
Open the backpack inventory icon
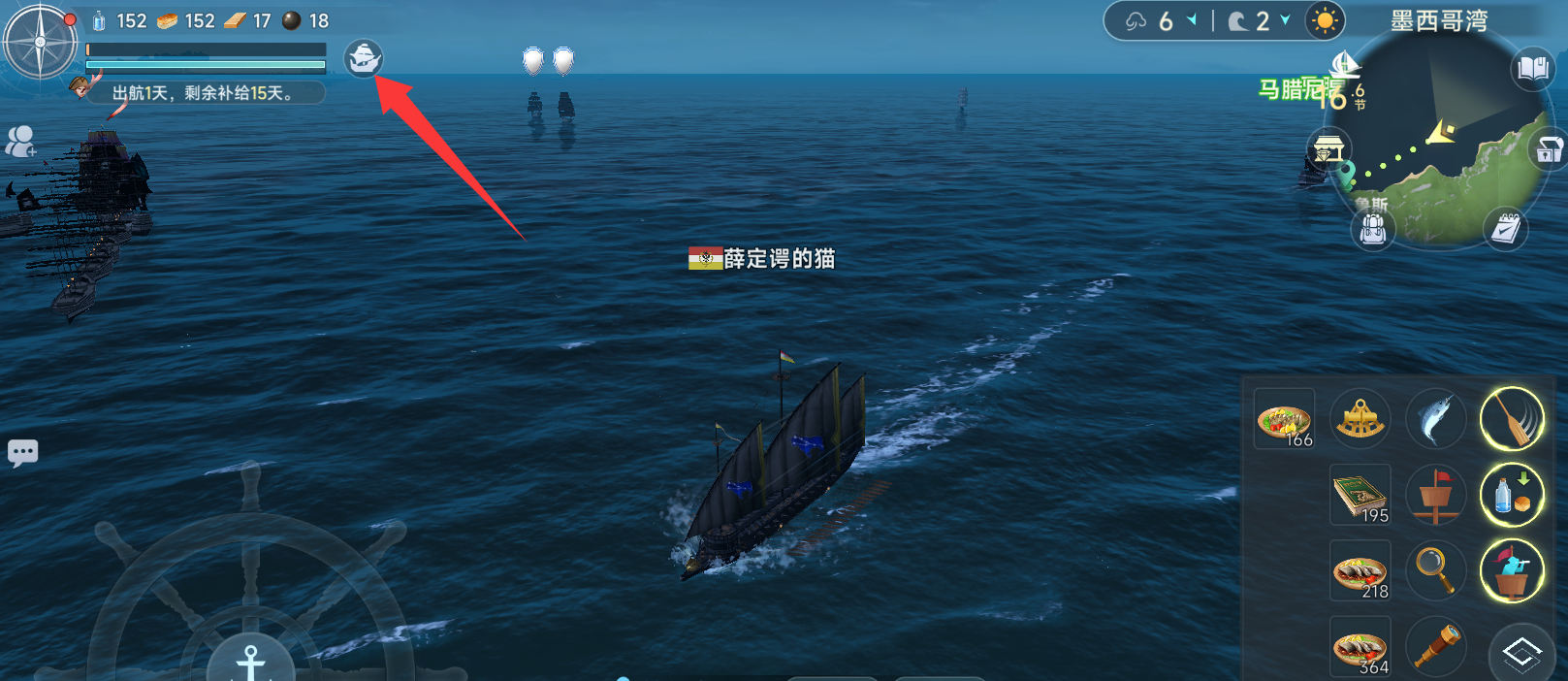pyautogui.click(x=1372, y=230)
